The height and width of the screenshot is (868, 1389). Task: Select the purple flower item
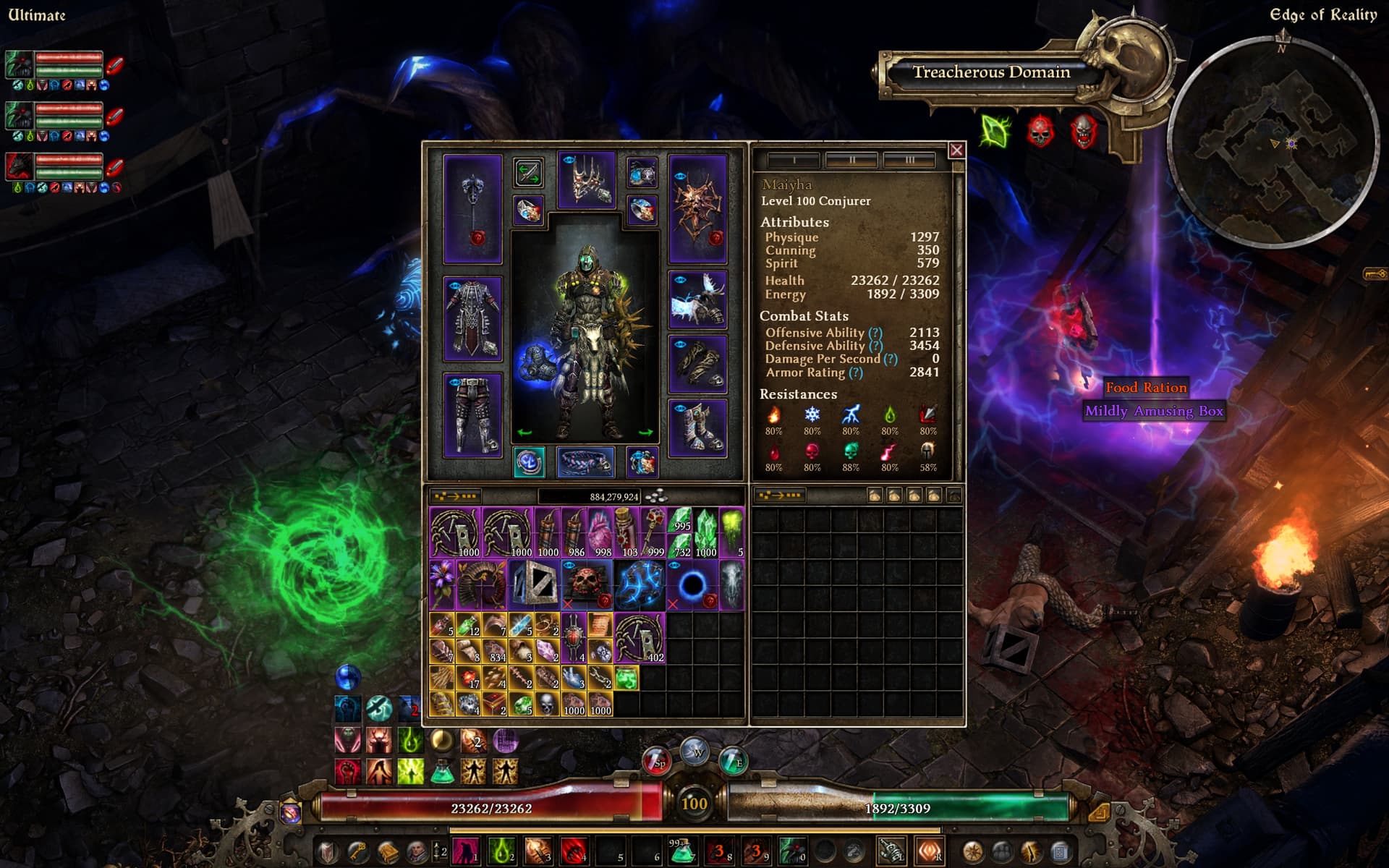(441, 584)
